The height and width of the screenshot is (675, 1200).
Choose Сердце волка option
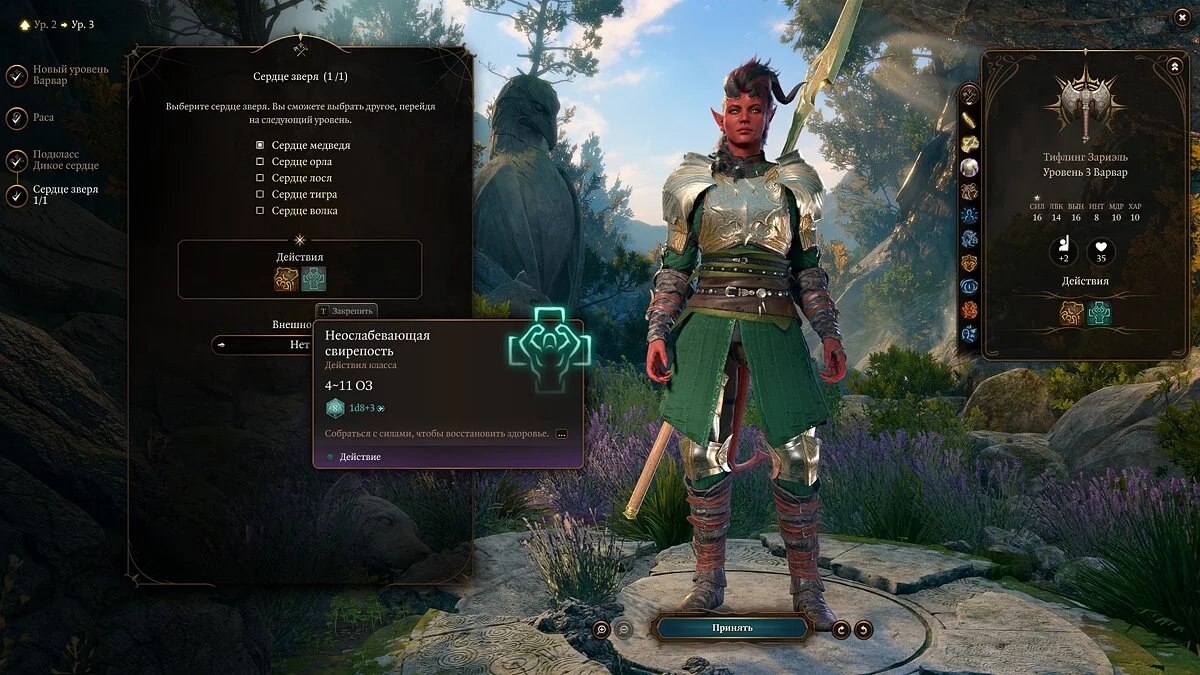(260, 211)
